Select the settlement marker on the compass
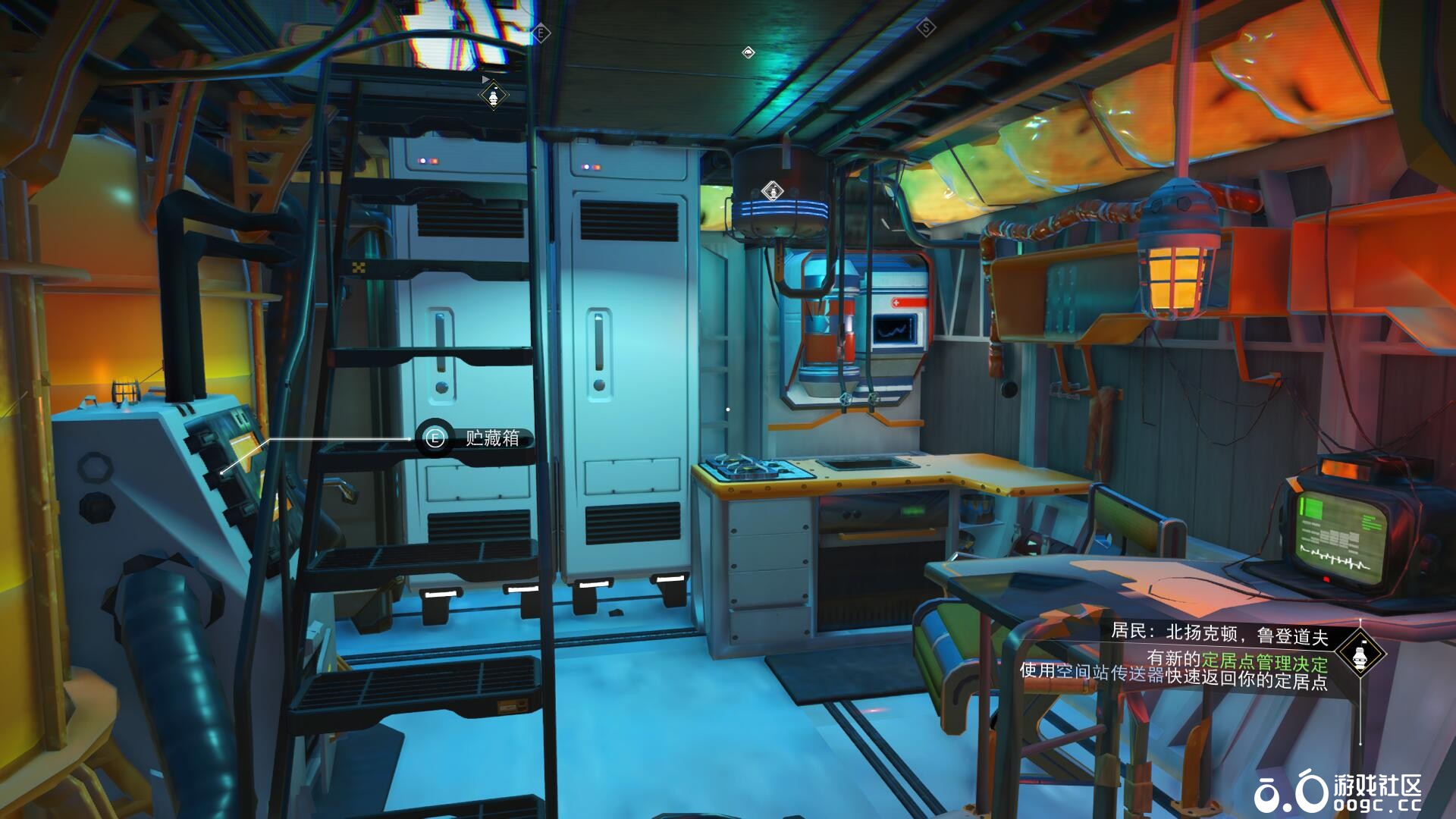The height and width of the screenshot is (819, 1456). [494, 96]
